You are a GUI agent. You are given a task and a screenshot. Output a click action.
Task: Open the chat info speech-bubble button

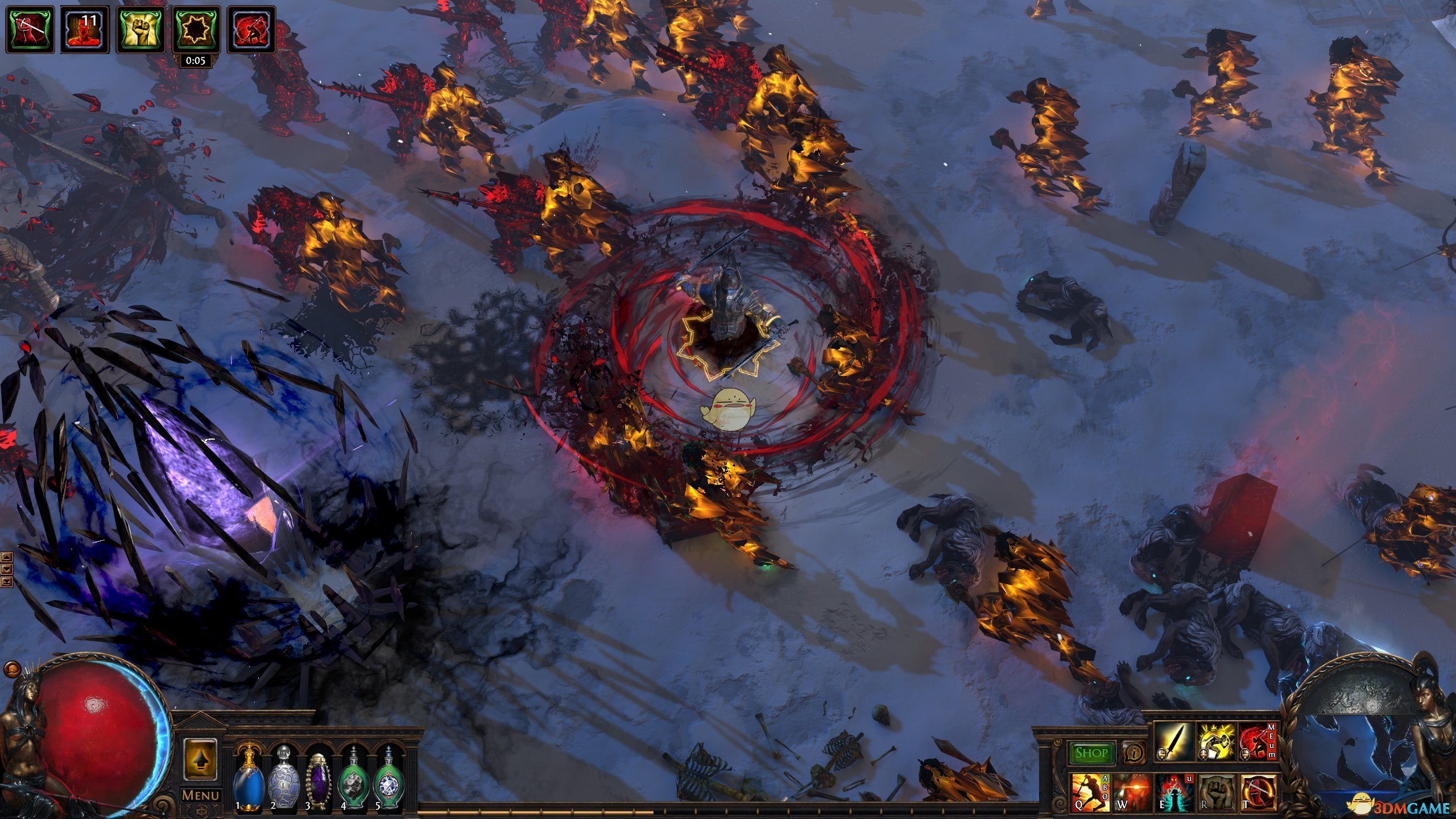pyautogui.click(x=1134, y=753)
